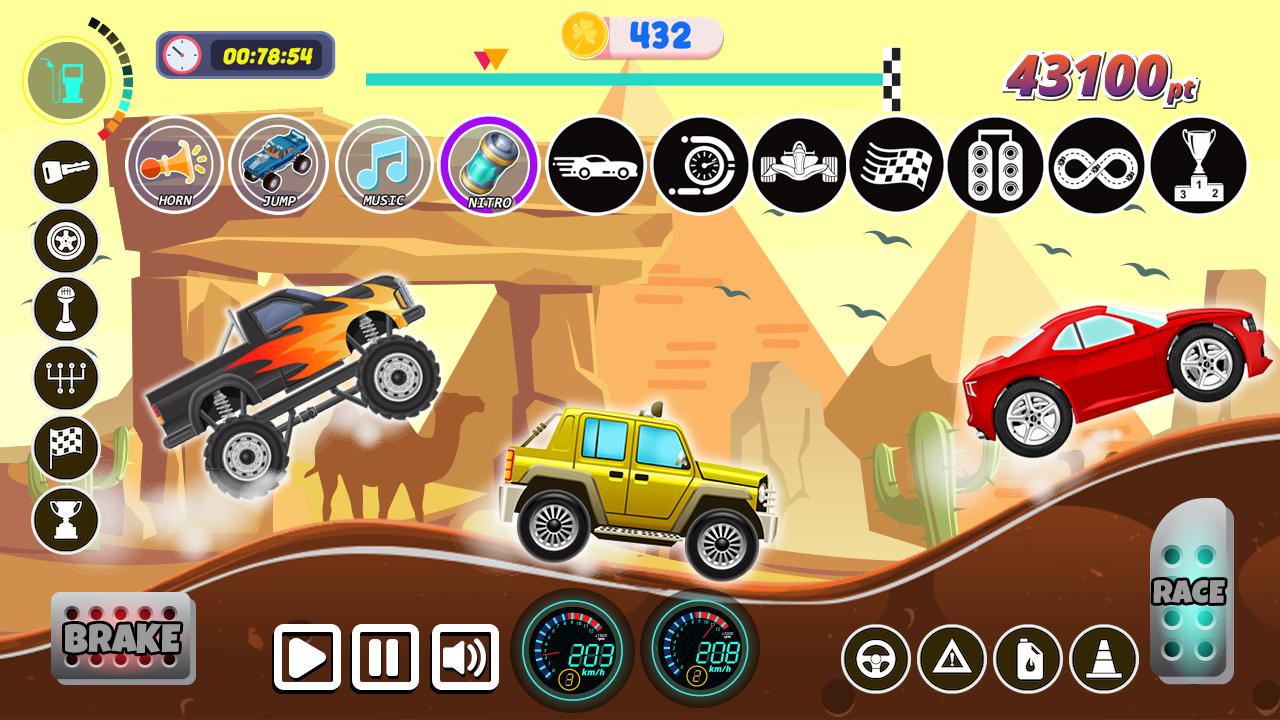1280x720 pixels.
Task: Click the play arrow button
Action: pyautogui.click(x=307, y=657)
